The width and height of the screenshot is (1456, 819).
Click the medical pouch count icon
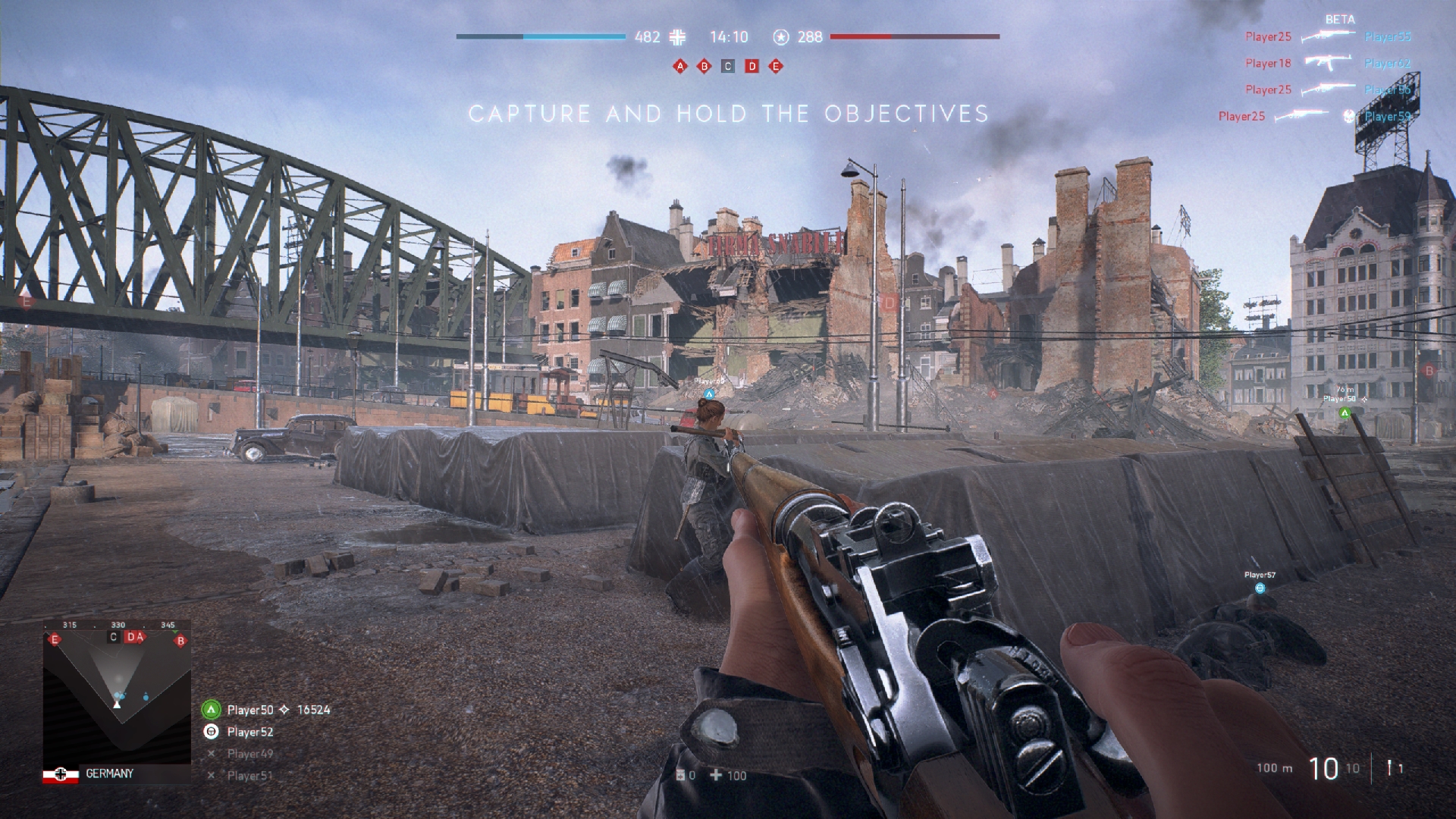(x=680, y=775)
